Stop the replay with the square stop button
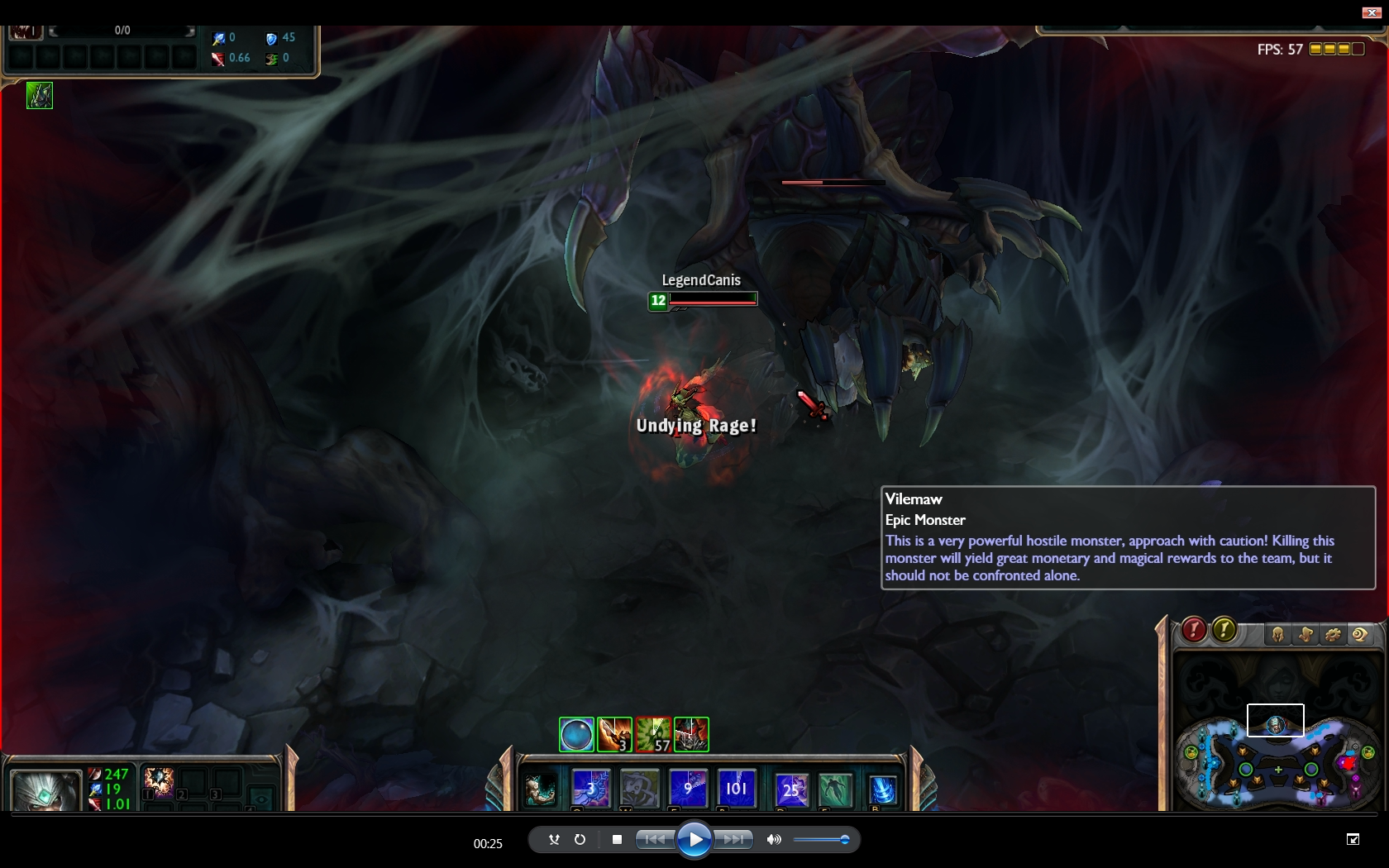The width and height of the screenshot is (1389, 868). [617, 840]
